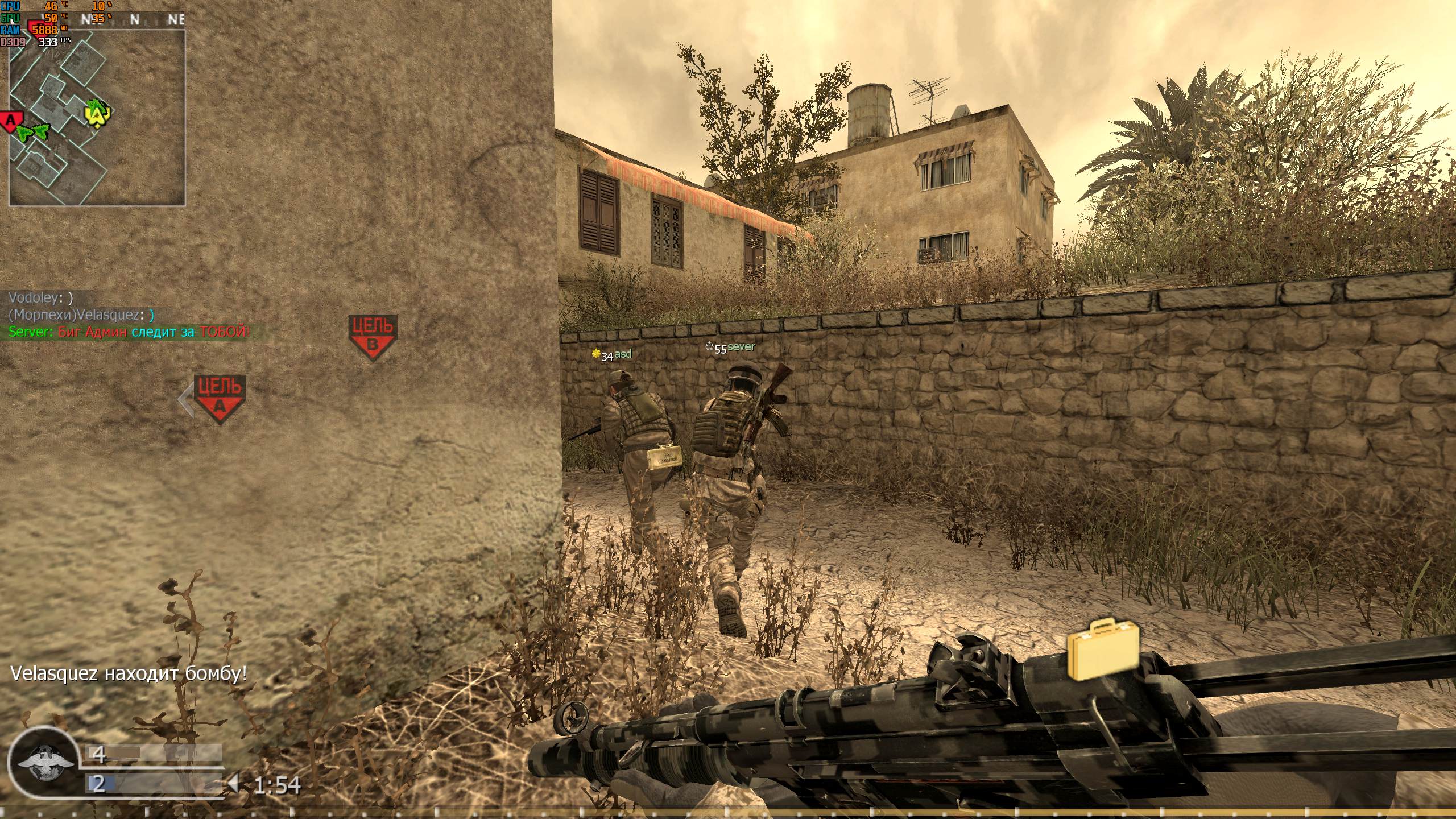The image size is (1456, 819).
Task: Select the NE heading on the compass bar
Action: pos(177,20)
